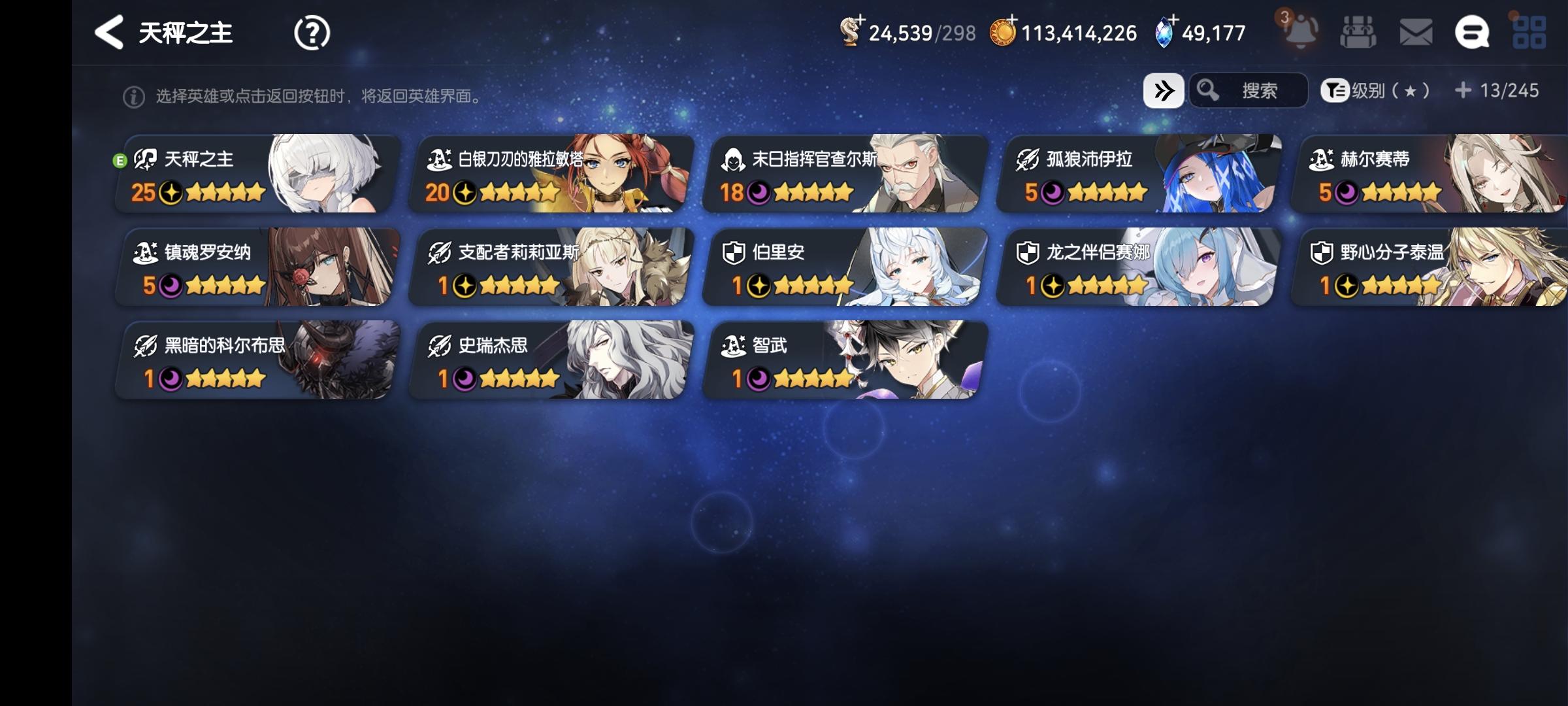Toggle the double-arrow filter collapse button
The height and width of the screenshot is (706, 1568).
coord(1164,91)
